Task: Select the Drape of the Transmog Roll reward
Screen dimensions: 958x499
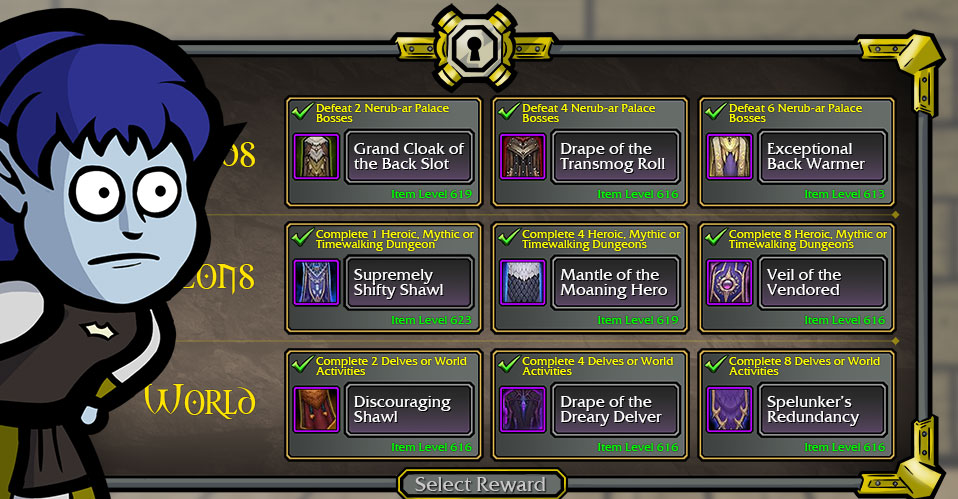Action: click(615, 157)
